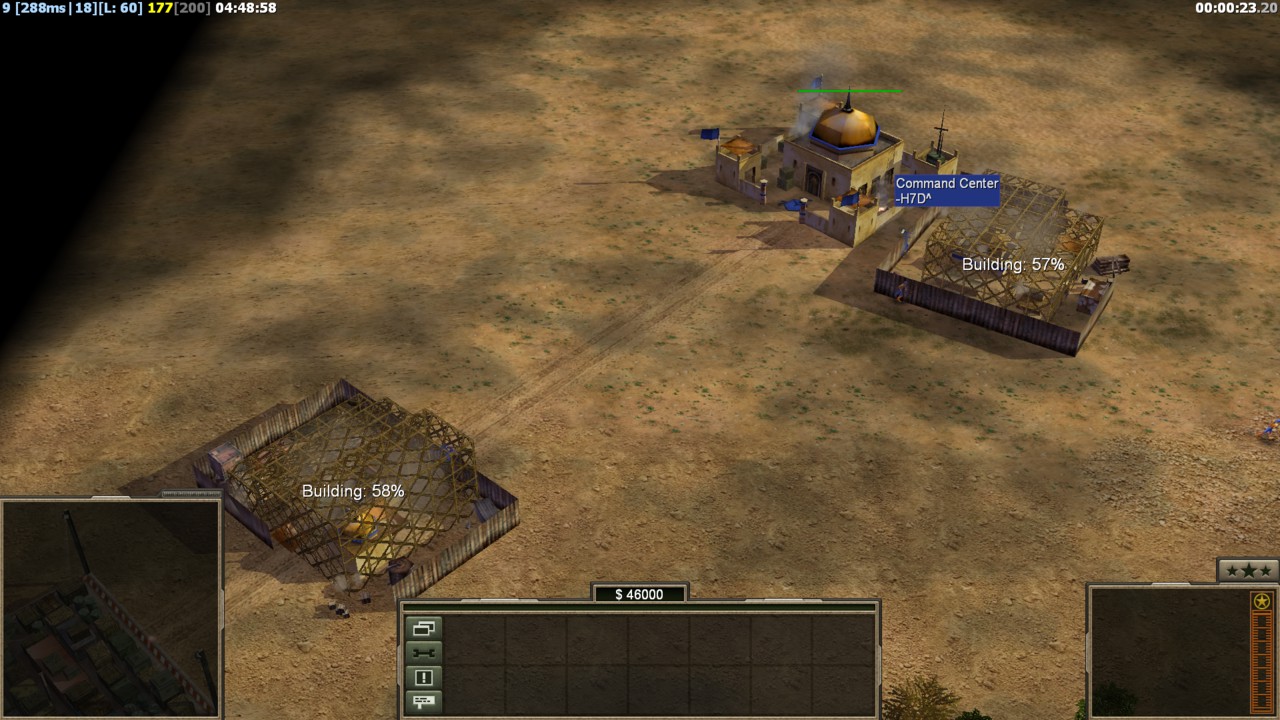Open the chat message button
Viewport: 1280px width, 720px height.
[x=423, y=701]
